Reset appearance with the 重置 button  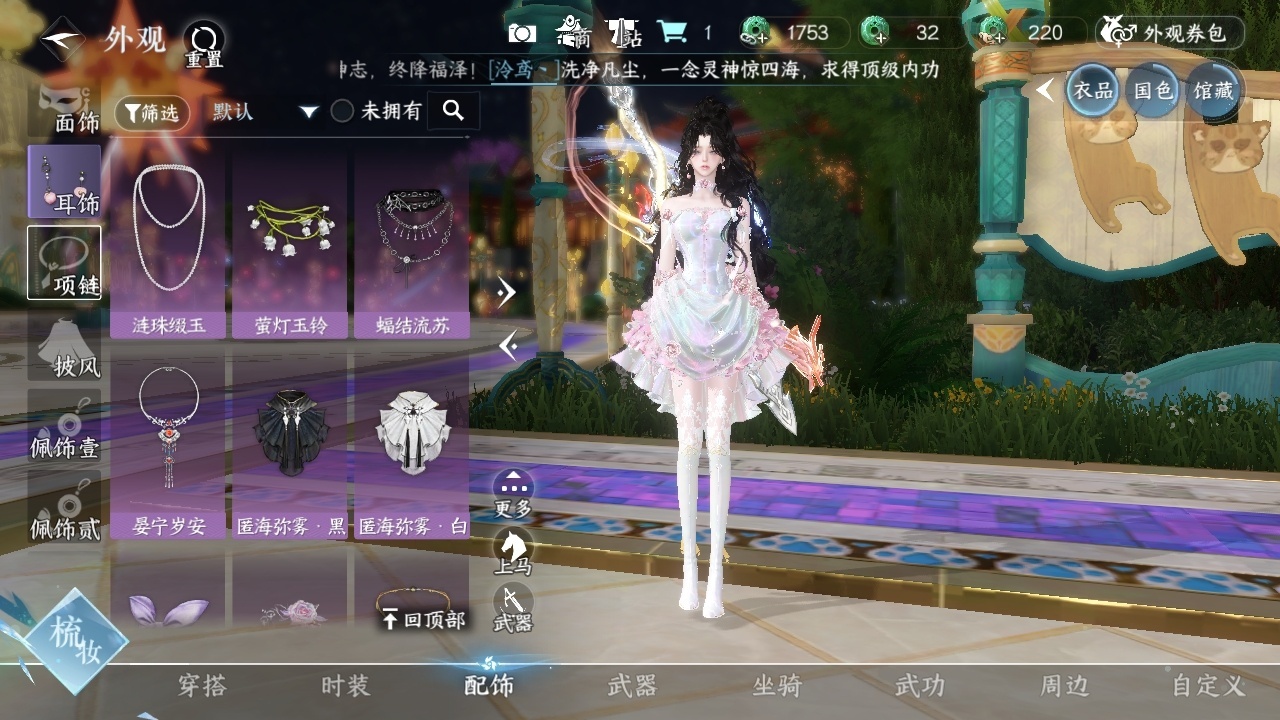(204, 44)
